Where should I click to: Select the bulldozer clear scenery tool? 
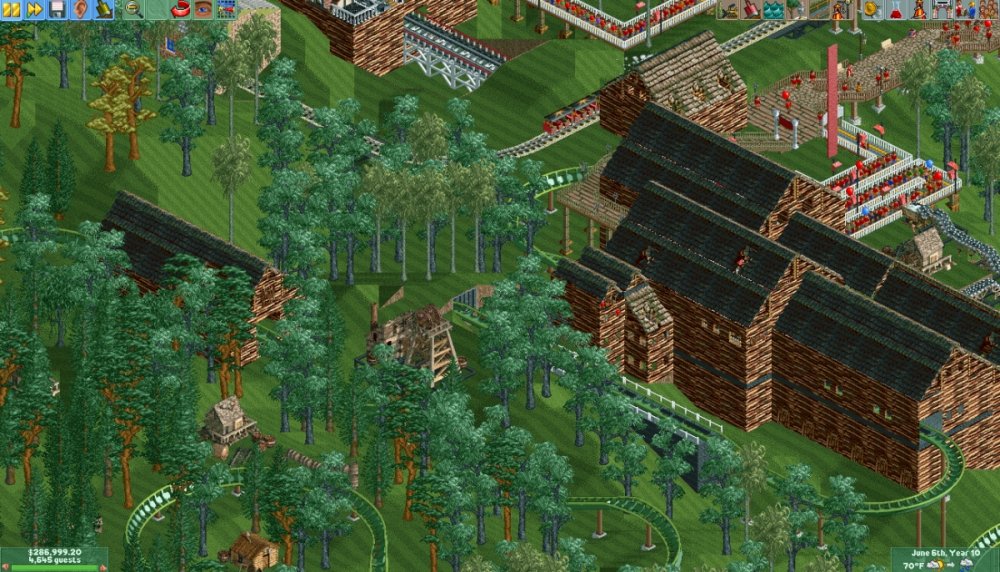(727, 9)
